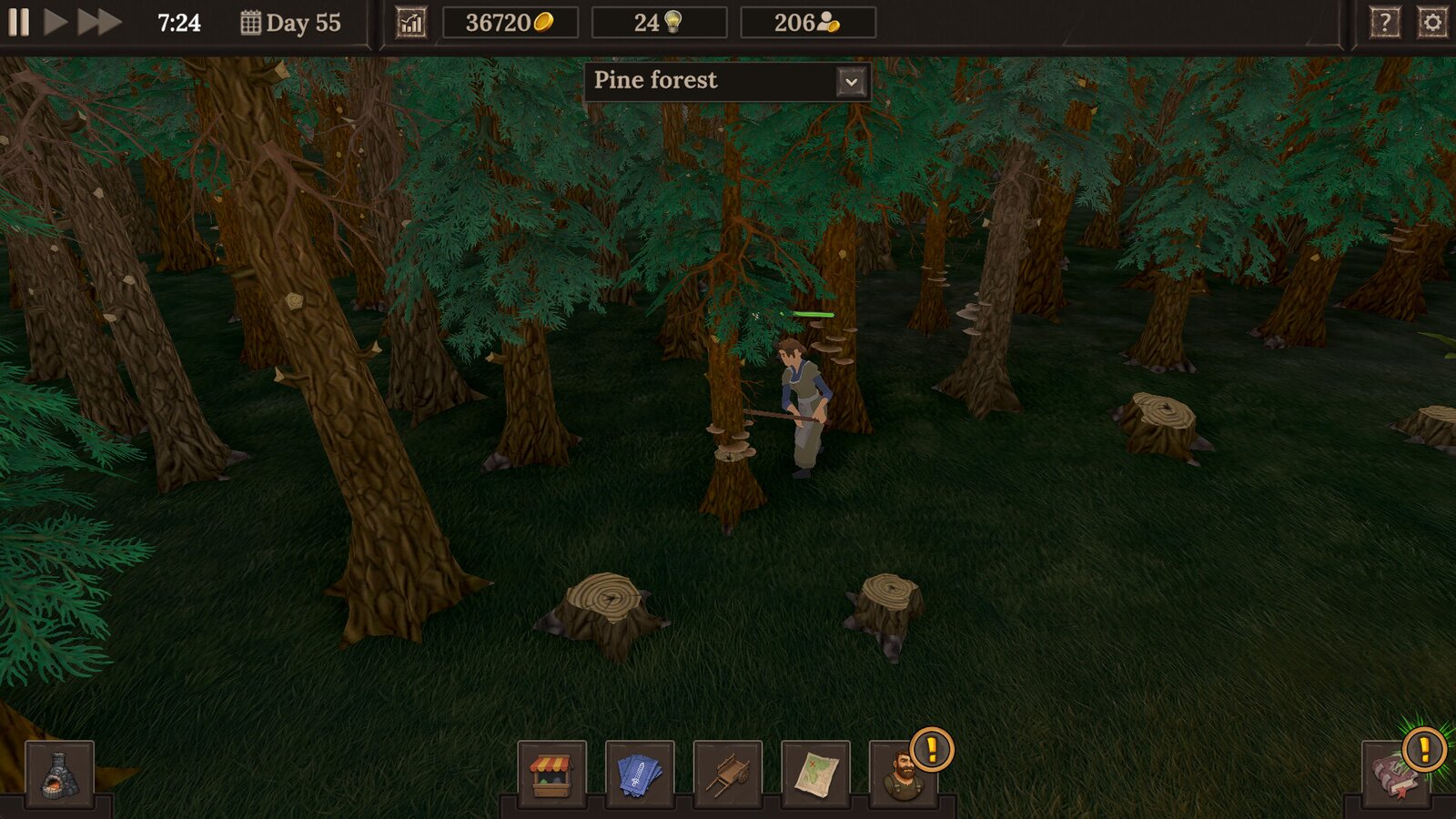
Task: Select the wooden cart button
Action: [x=727, y=774]
